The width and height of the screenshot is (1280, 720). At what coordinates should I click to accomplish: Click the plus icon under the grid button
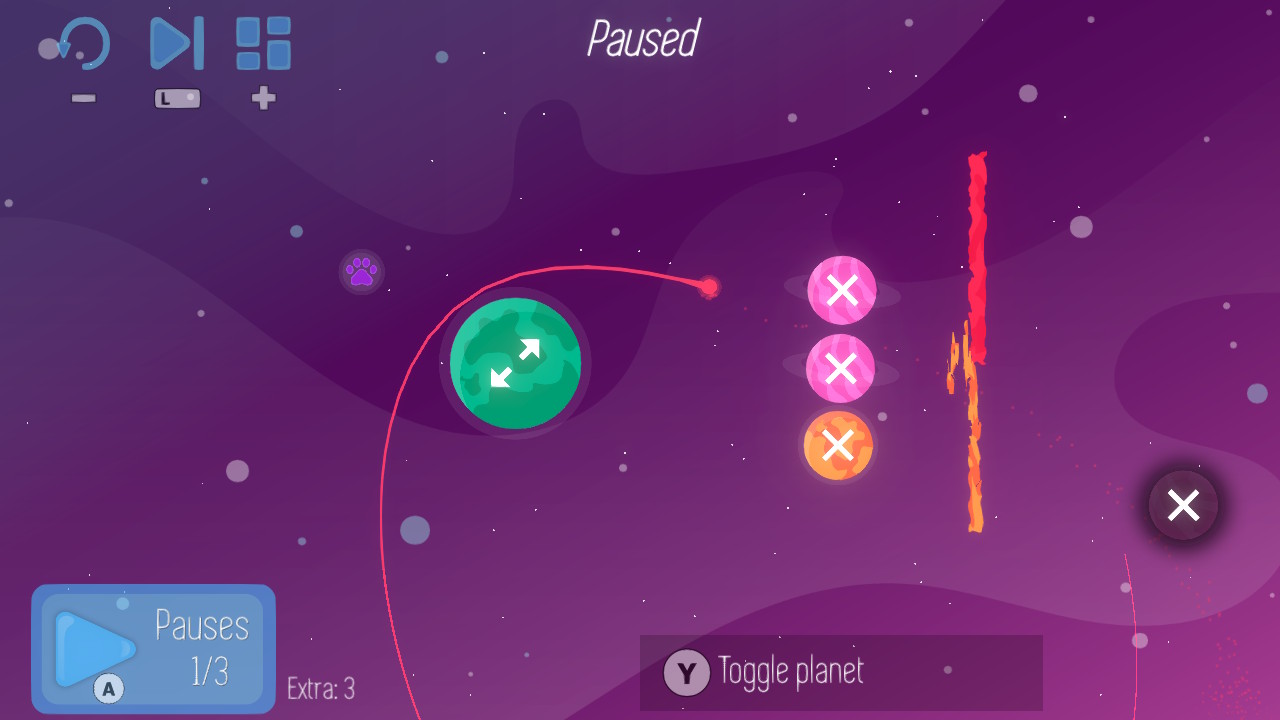263,99
